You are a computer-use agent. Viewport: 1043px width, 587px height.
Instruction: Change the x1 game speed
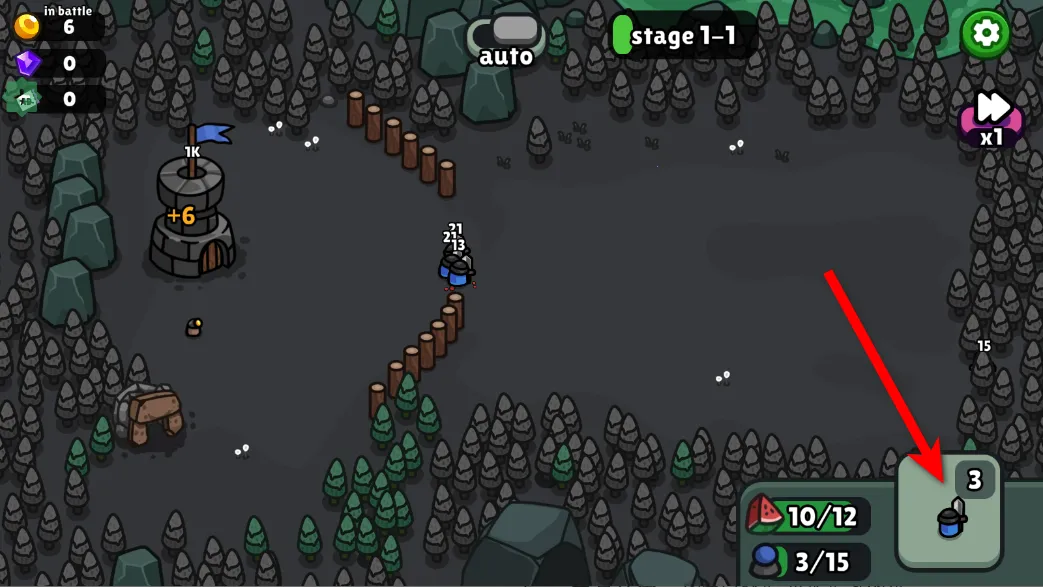pos(991,117)
